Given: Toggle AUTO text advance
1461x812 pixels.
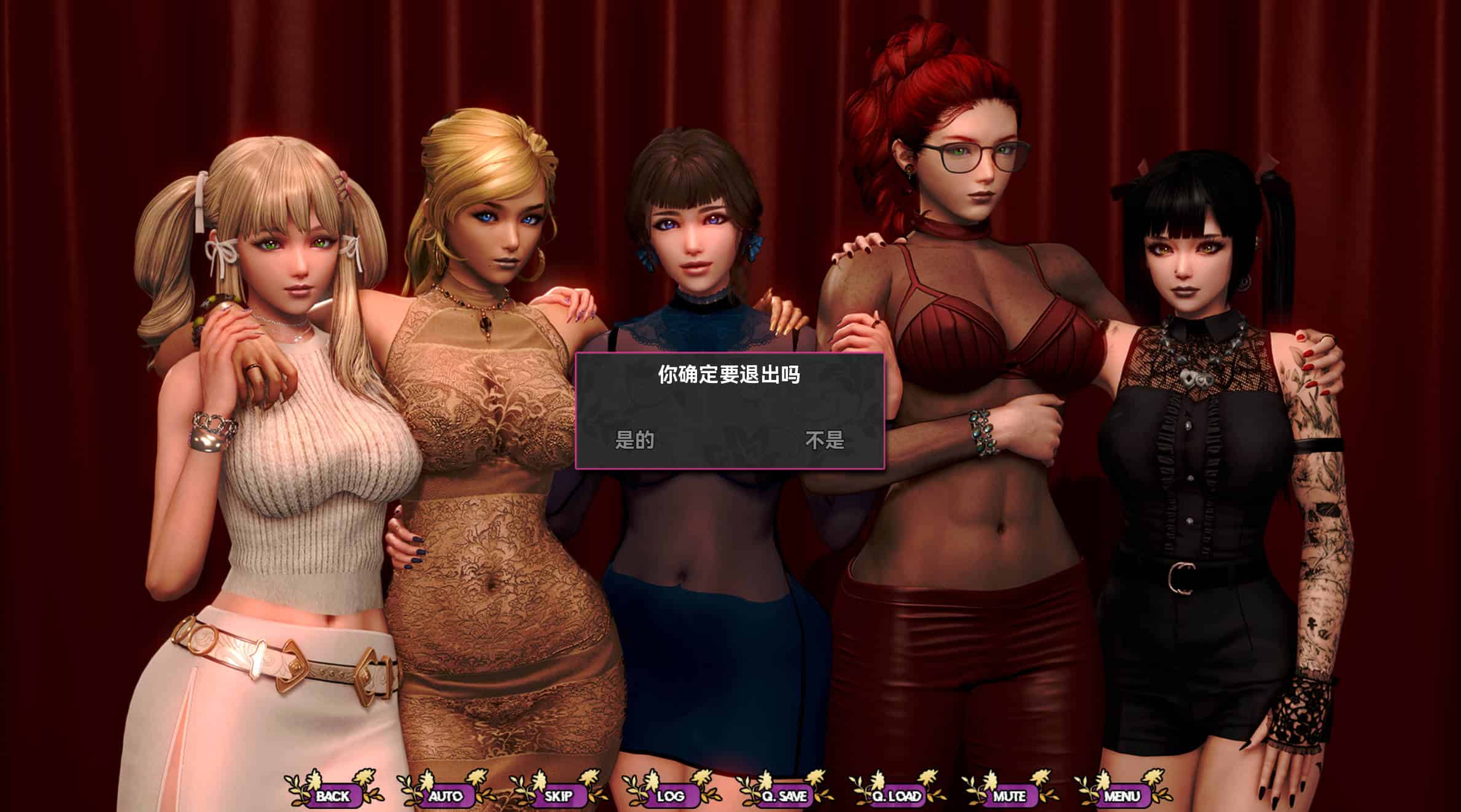Looking at the screenshot, I should [445, 796].
